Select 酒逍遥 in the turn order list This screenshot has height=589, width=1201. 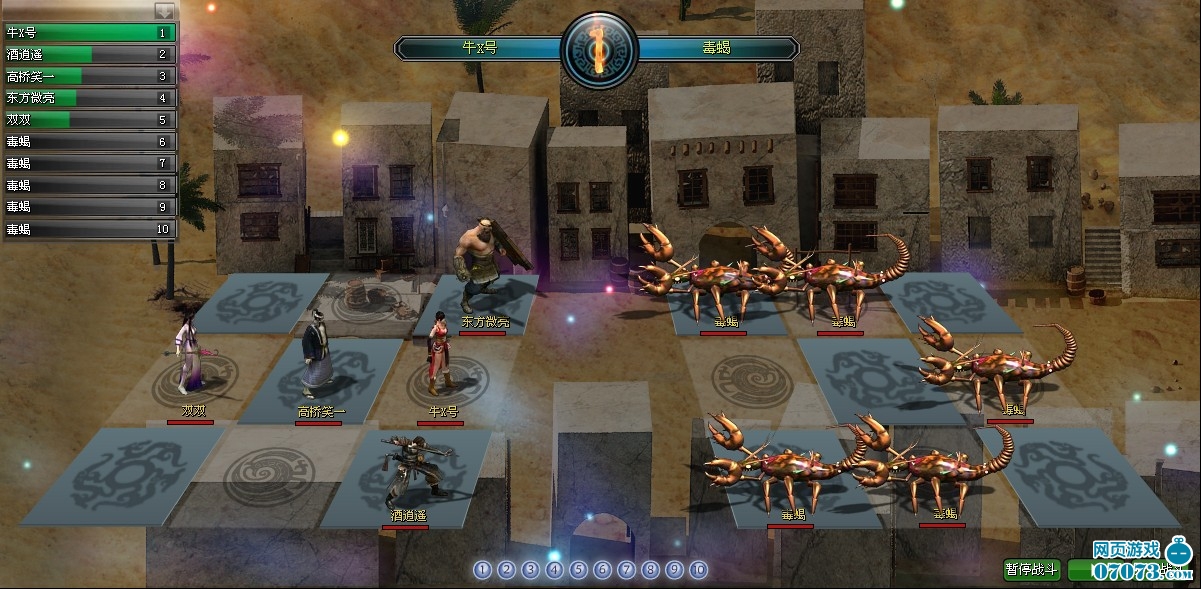88,54
